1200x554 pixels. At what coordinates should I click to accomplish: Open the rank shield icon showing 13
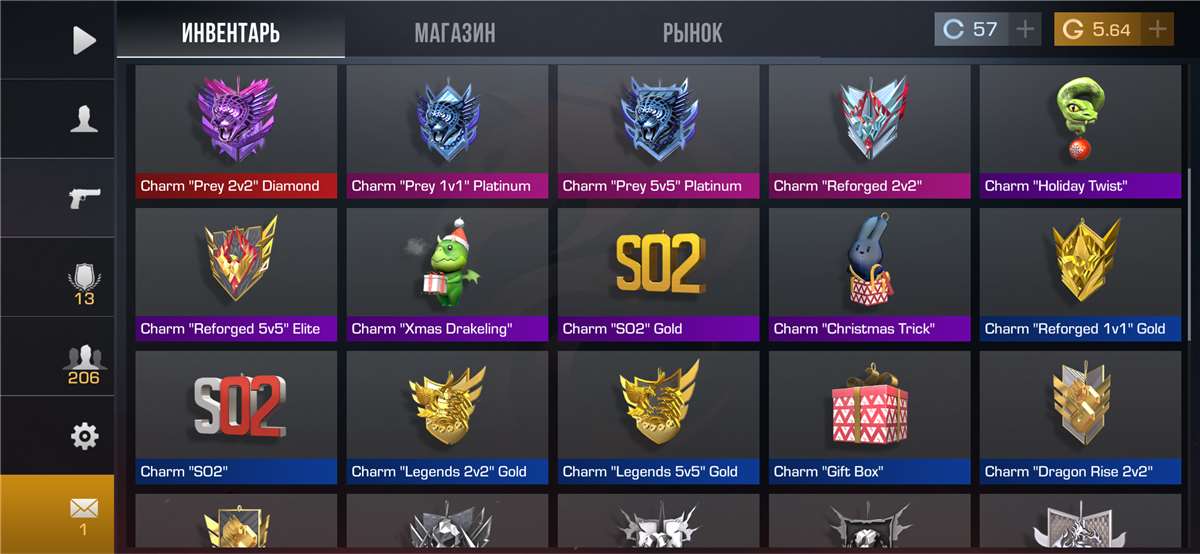click(84, 282)
